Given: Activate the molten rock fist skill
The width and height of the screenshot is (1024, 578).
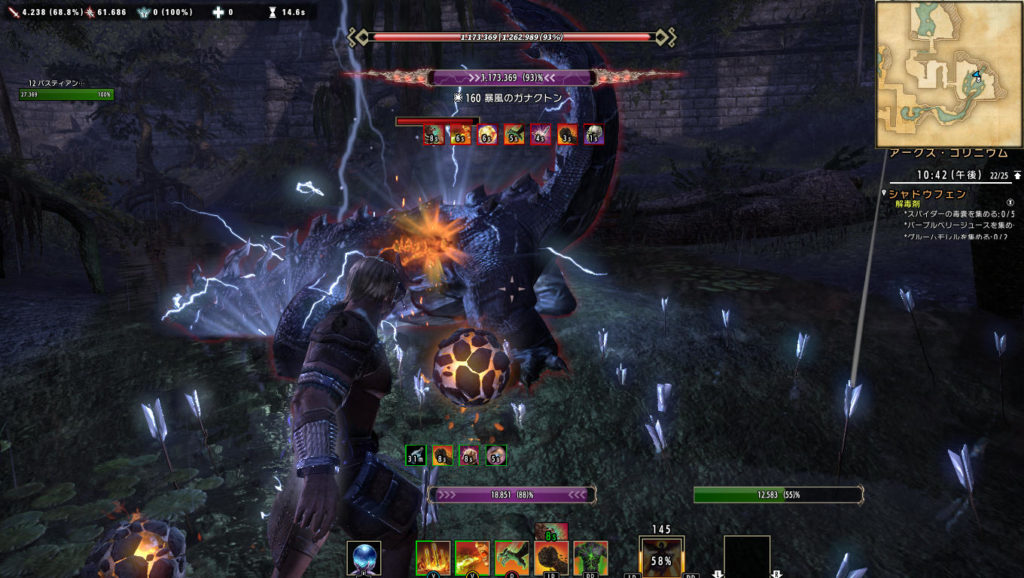Looking at the screenshot, I should 551,557.
